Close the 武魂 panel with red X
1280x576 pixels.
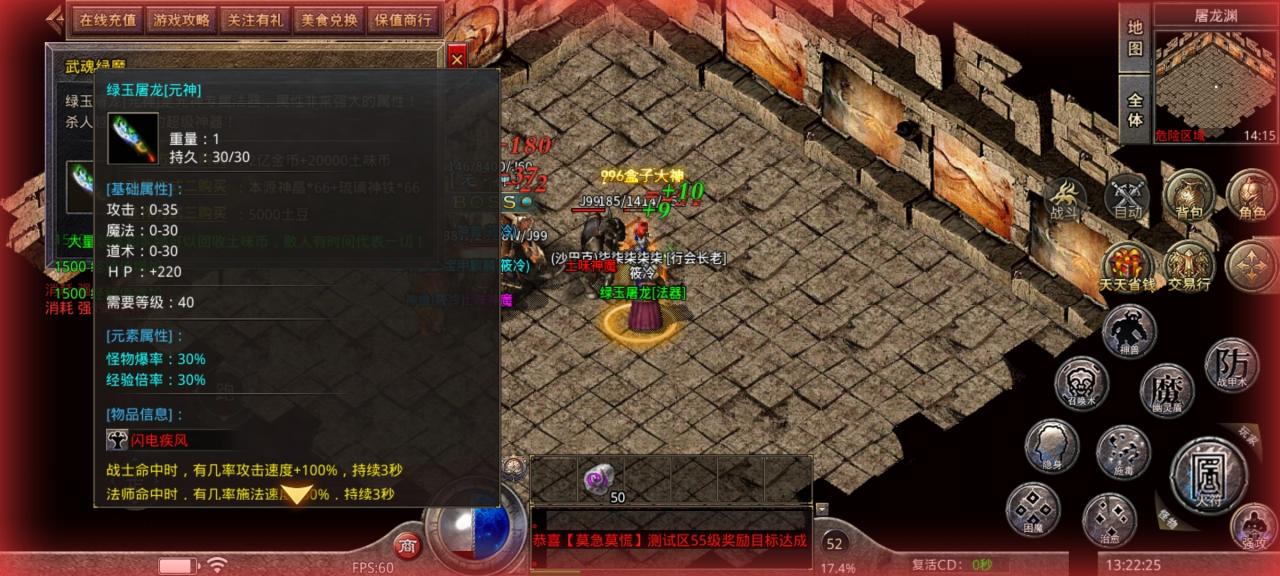point(457,59)
